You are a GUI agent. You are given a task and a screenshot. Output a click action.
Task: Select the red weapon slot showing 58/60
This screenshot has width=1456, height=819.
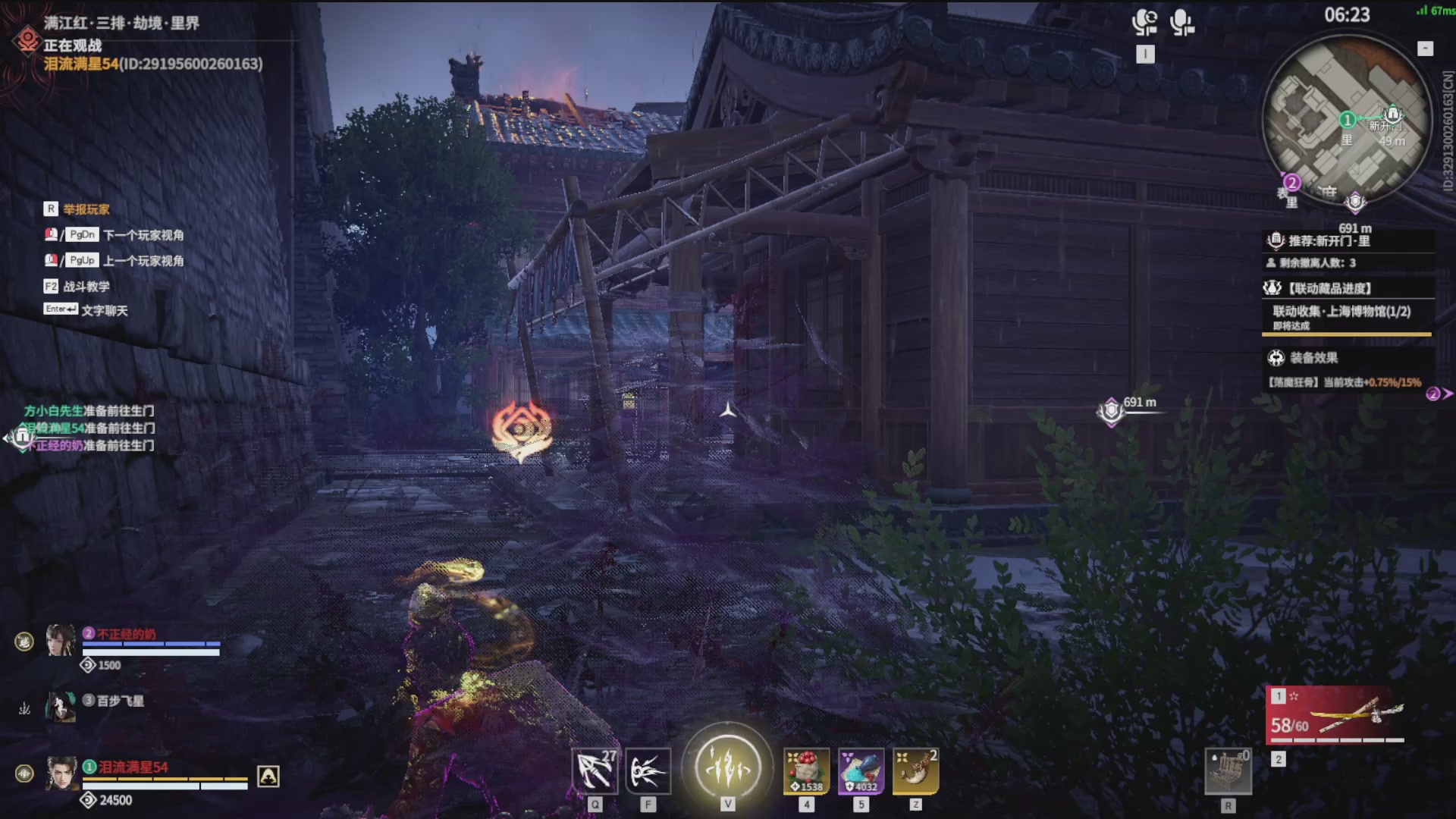(1336, 715)
